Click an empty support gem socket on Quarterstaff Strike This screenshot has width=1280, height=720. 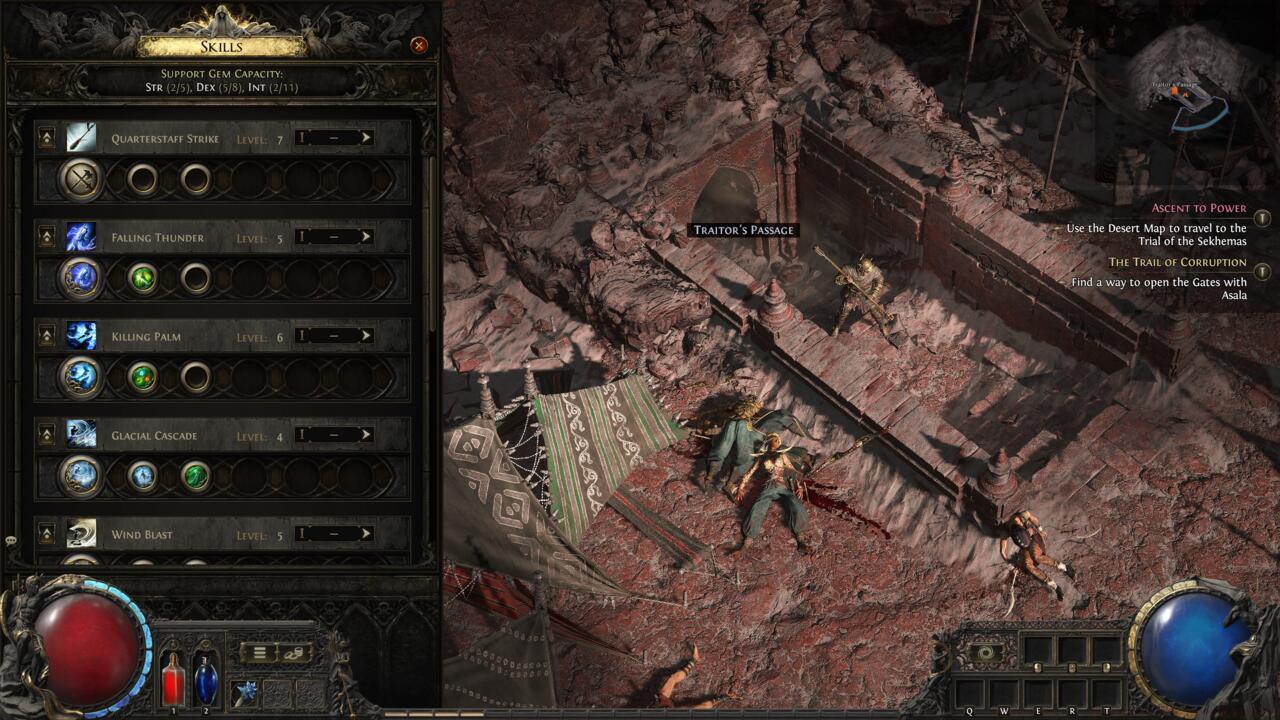point(143,179)
